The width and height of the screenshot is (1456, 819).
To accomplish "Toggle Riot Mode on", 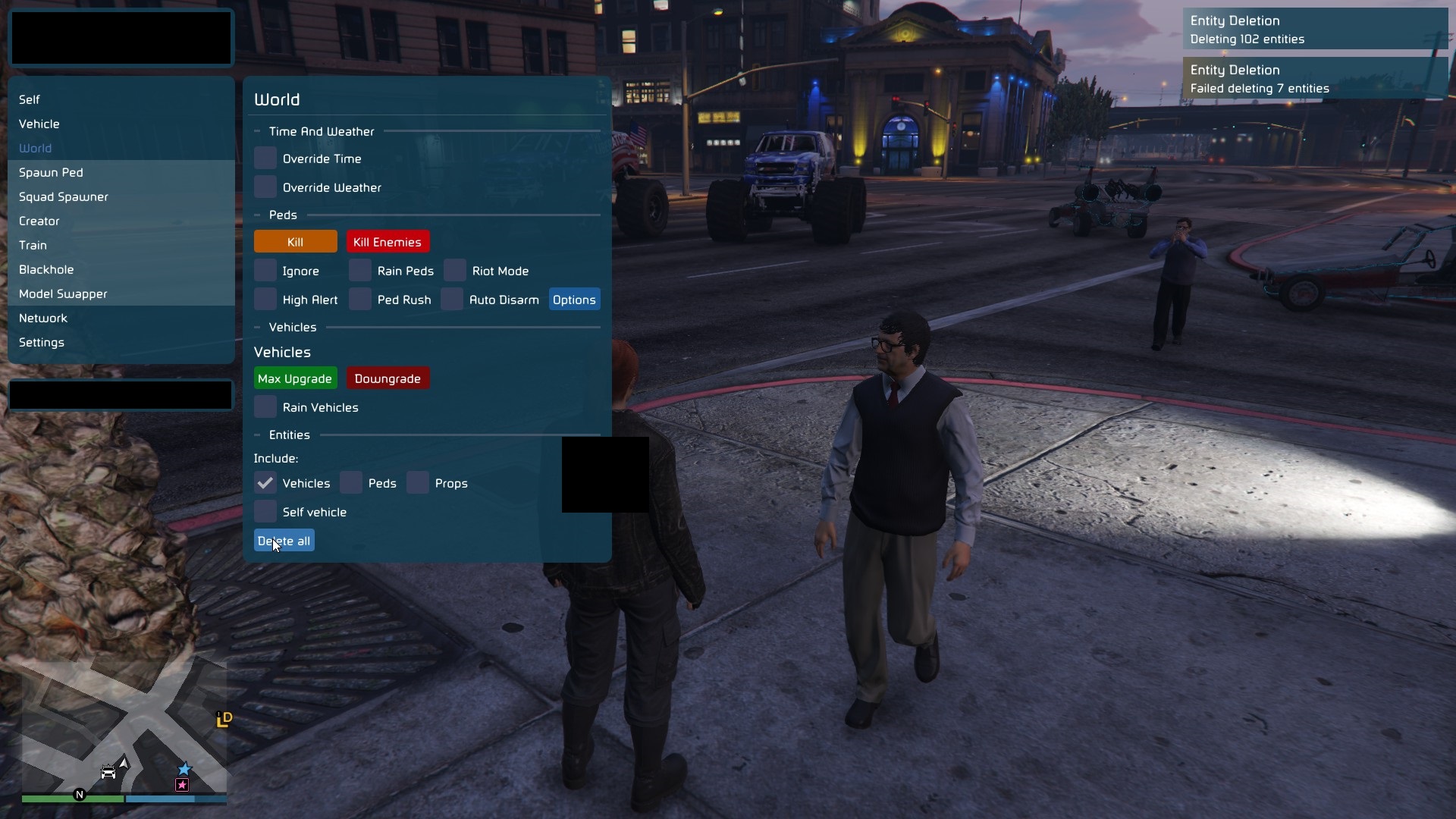I will (x=455, y=270).
